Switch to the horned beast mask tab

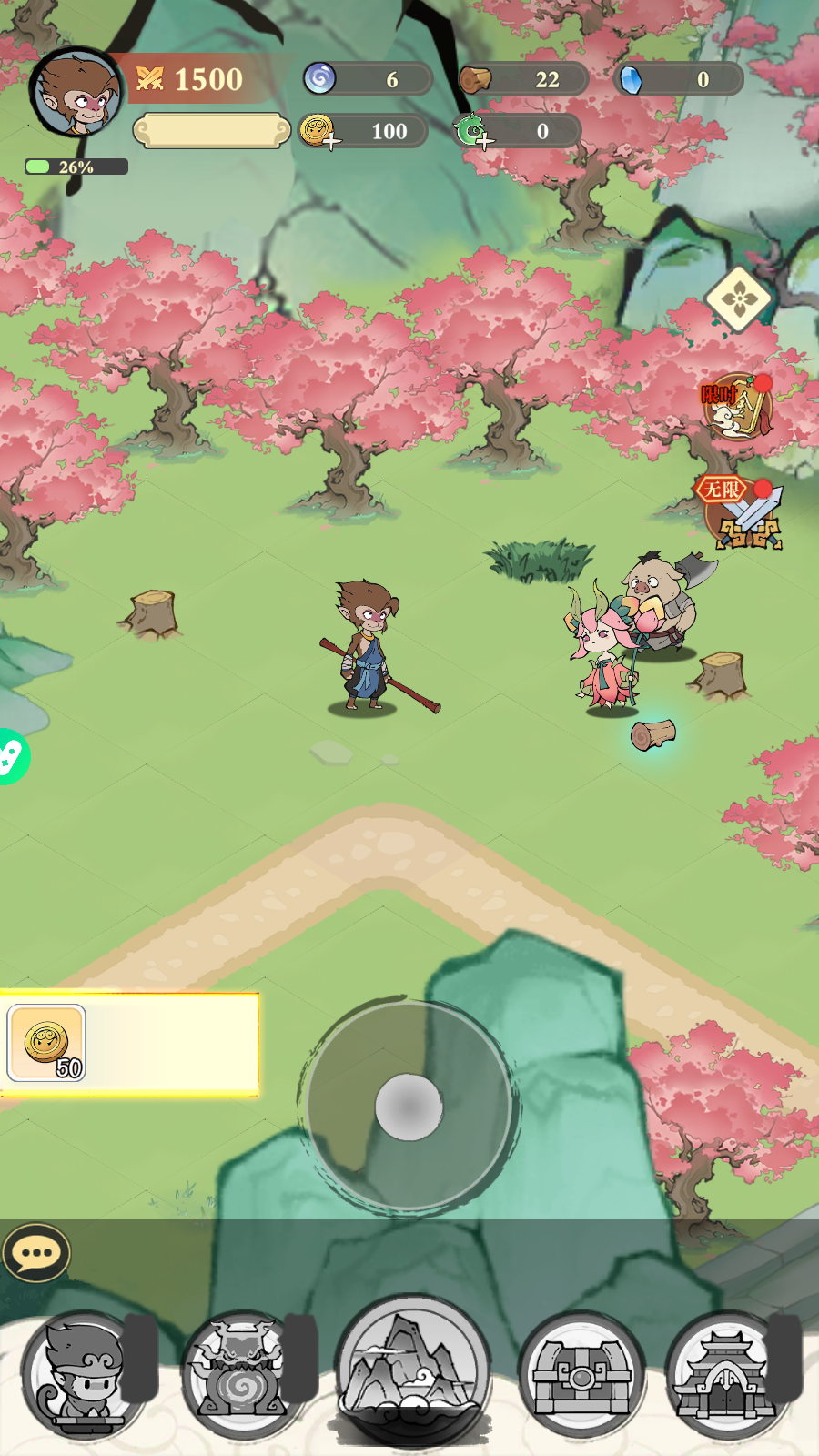pyautogui.click(x=240, y=1374)
